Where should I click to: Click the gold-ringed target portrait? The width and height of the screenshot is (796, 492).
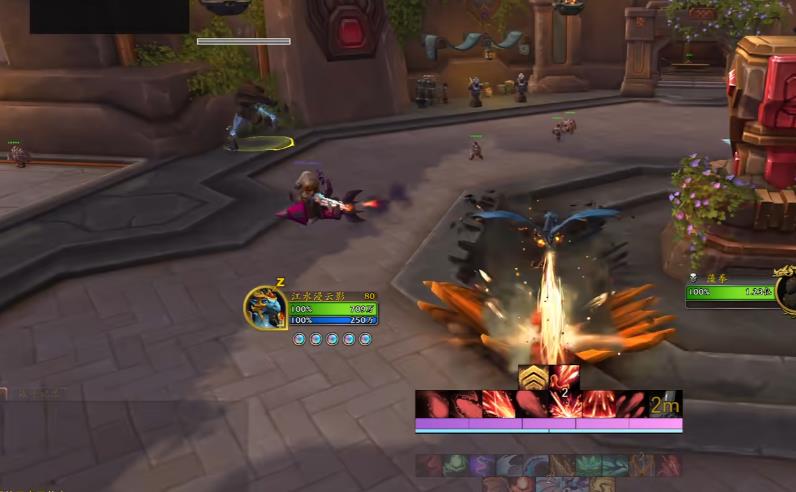click(786, 285)
